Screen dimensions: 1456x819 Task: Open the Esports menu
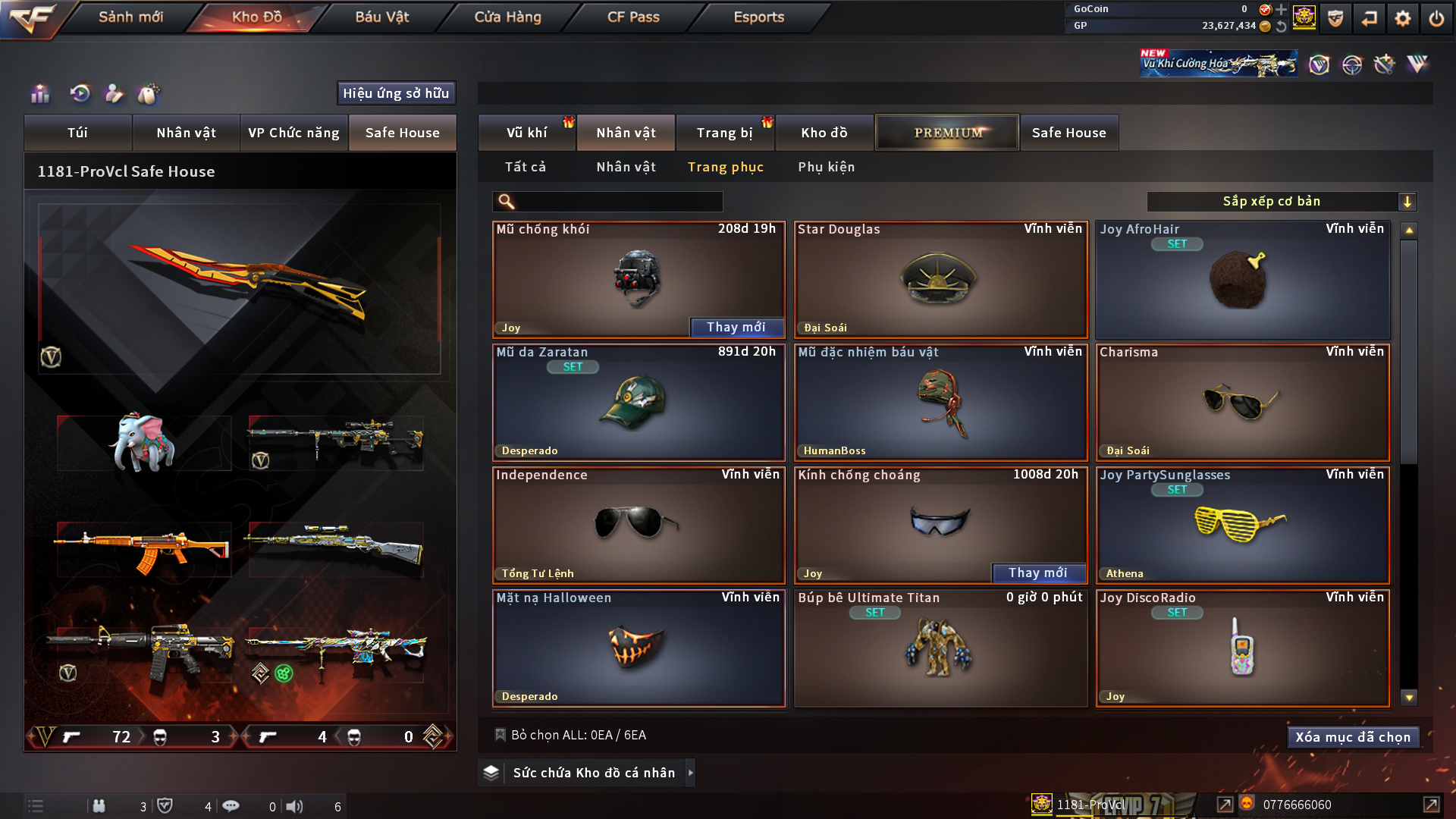(x=758, y=17)
